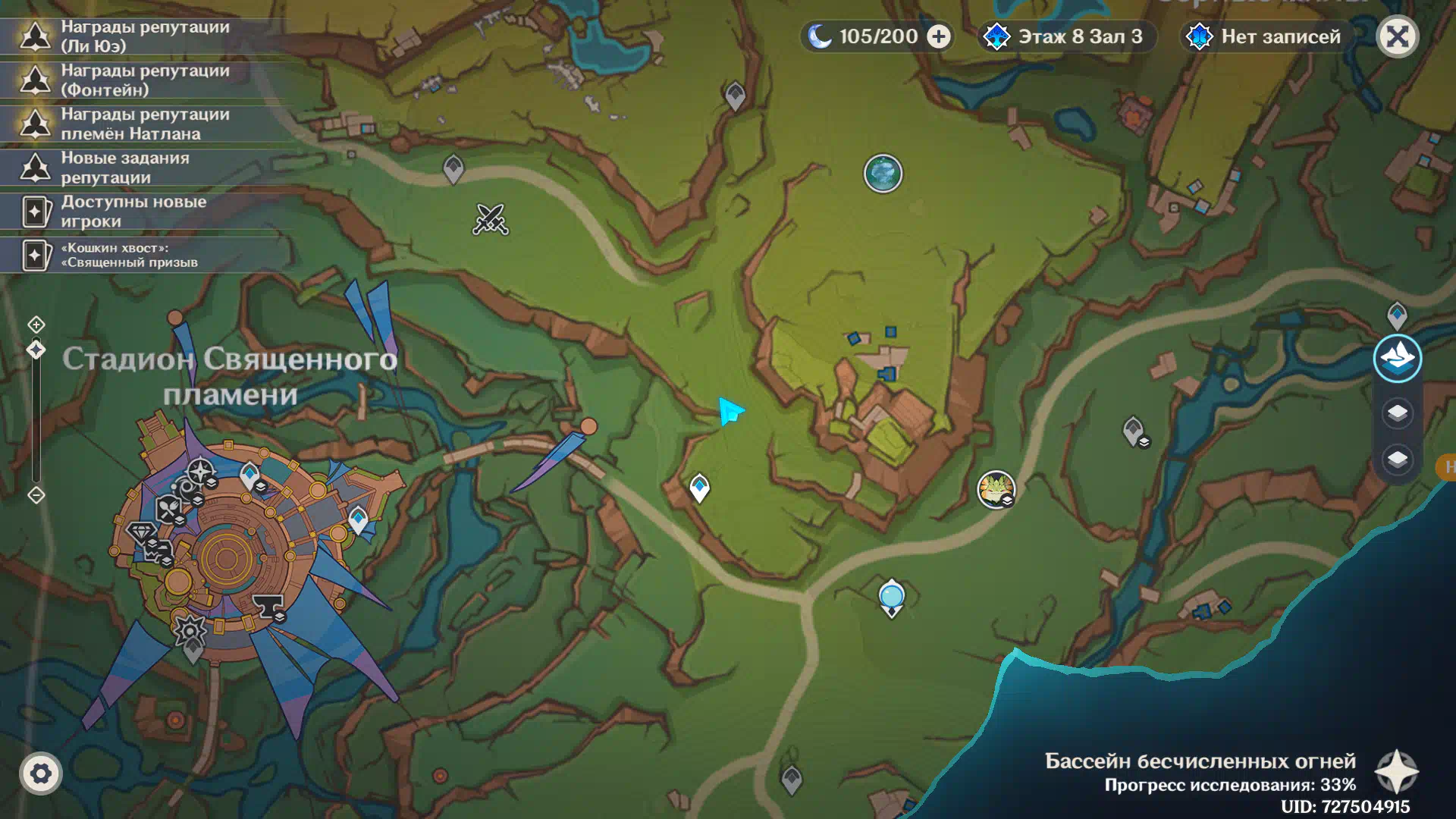Close the map with the X button
Image resolution: width=1456 pixels, height=819 pixels.
1397,36
